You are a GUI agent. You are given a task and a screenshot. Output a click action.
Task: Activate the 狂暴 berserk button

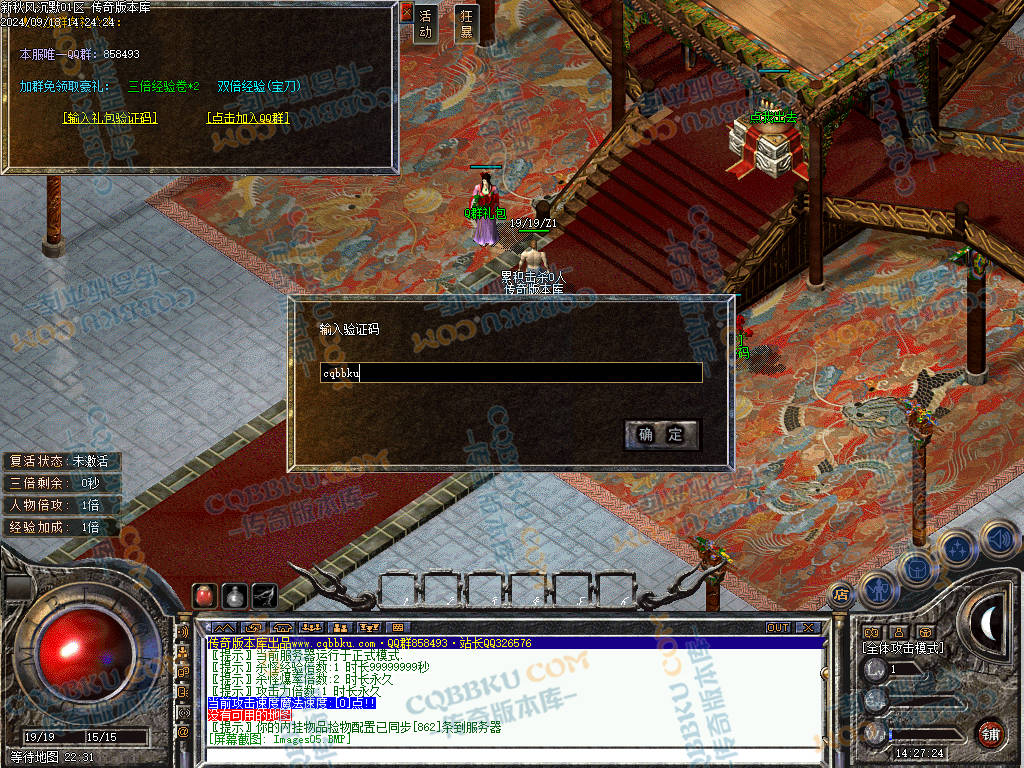tap(466, 24)
